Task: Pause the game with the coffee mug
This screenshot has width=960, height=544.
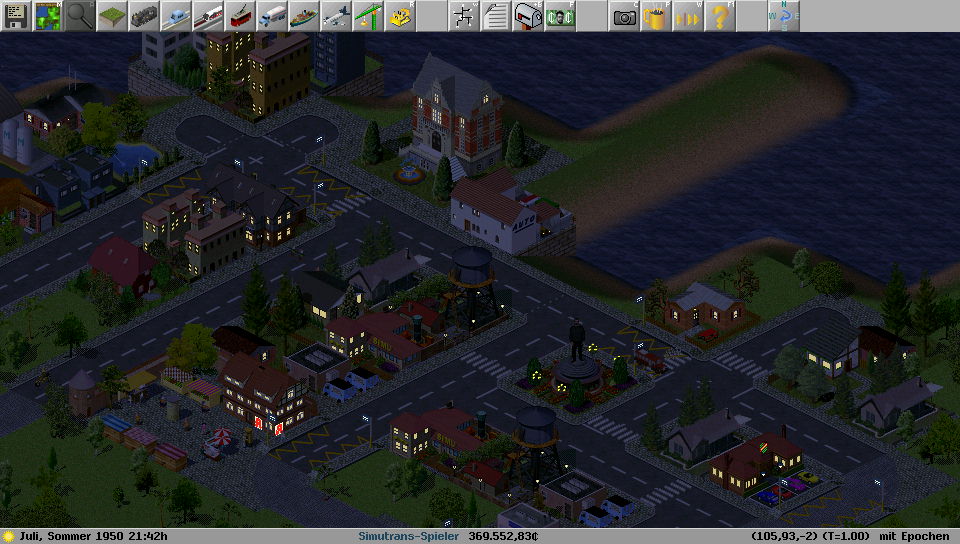Action: click(656, 16)
